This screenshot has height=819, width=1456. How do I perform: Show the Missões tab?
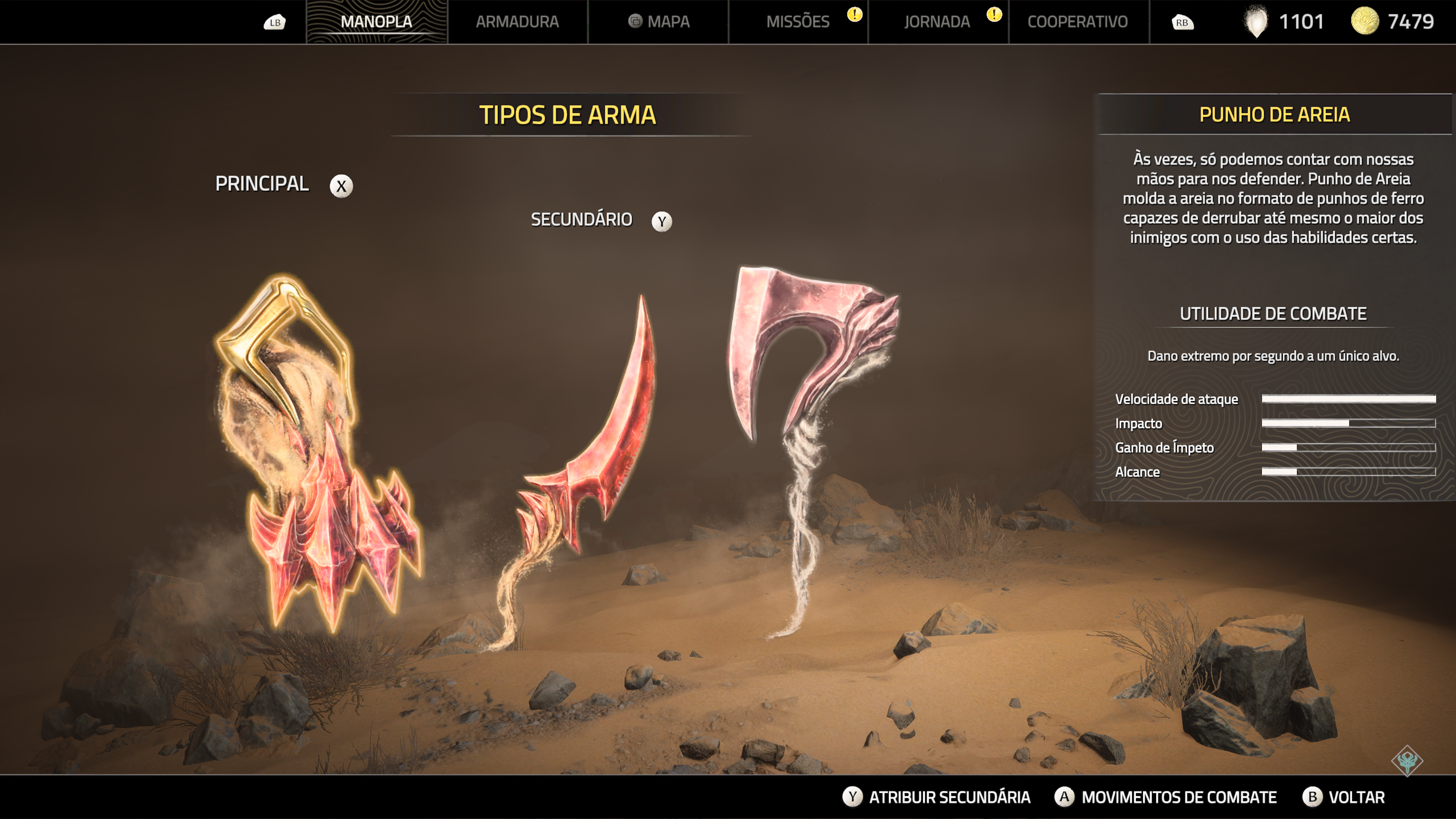tap(798, 22)
